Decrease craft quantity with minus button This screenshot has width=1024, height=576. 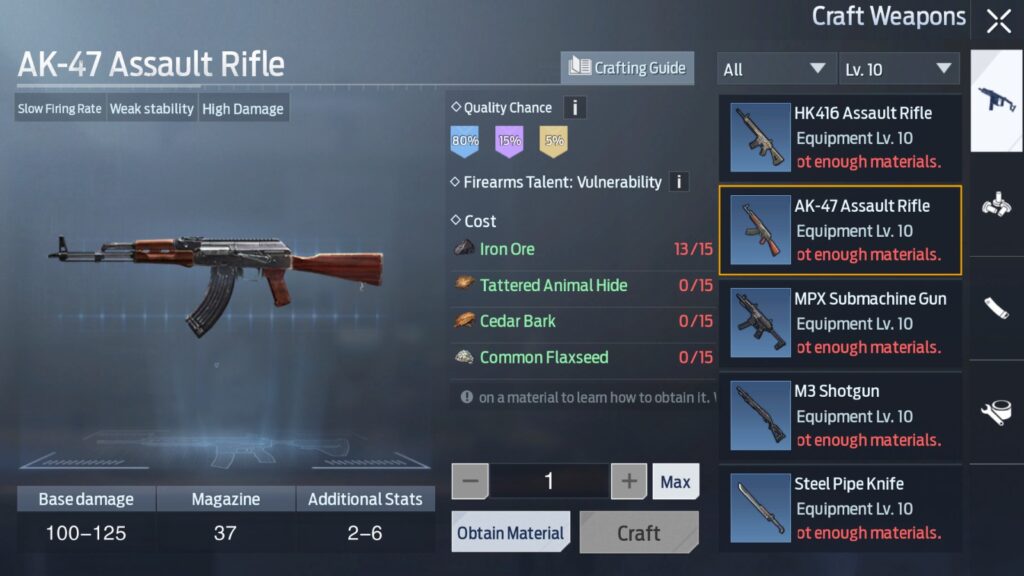click(471, 482)
